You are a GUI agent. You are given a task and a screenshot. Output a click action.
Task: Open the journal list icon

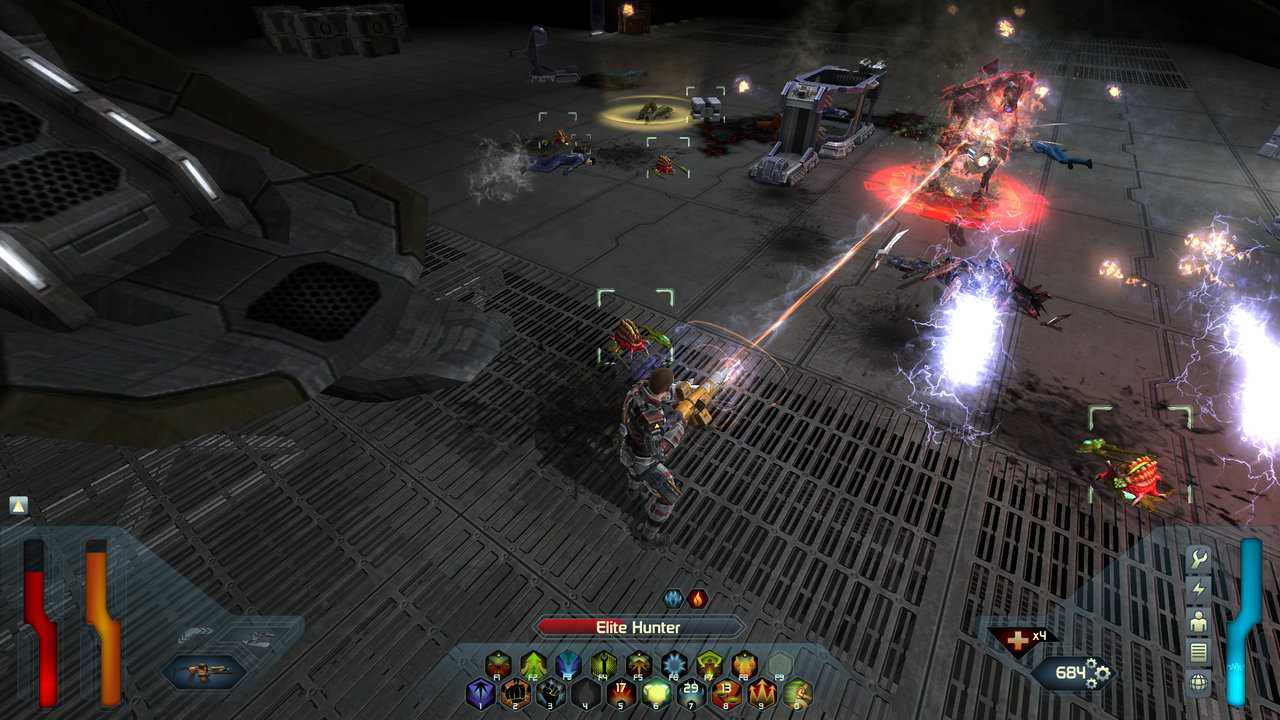coord(1197,653)
